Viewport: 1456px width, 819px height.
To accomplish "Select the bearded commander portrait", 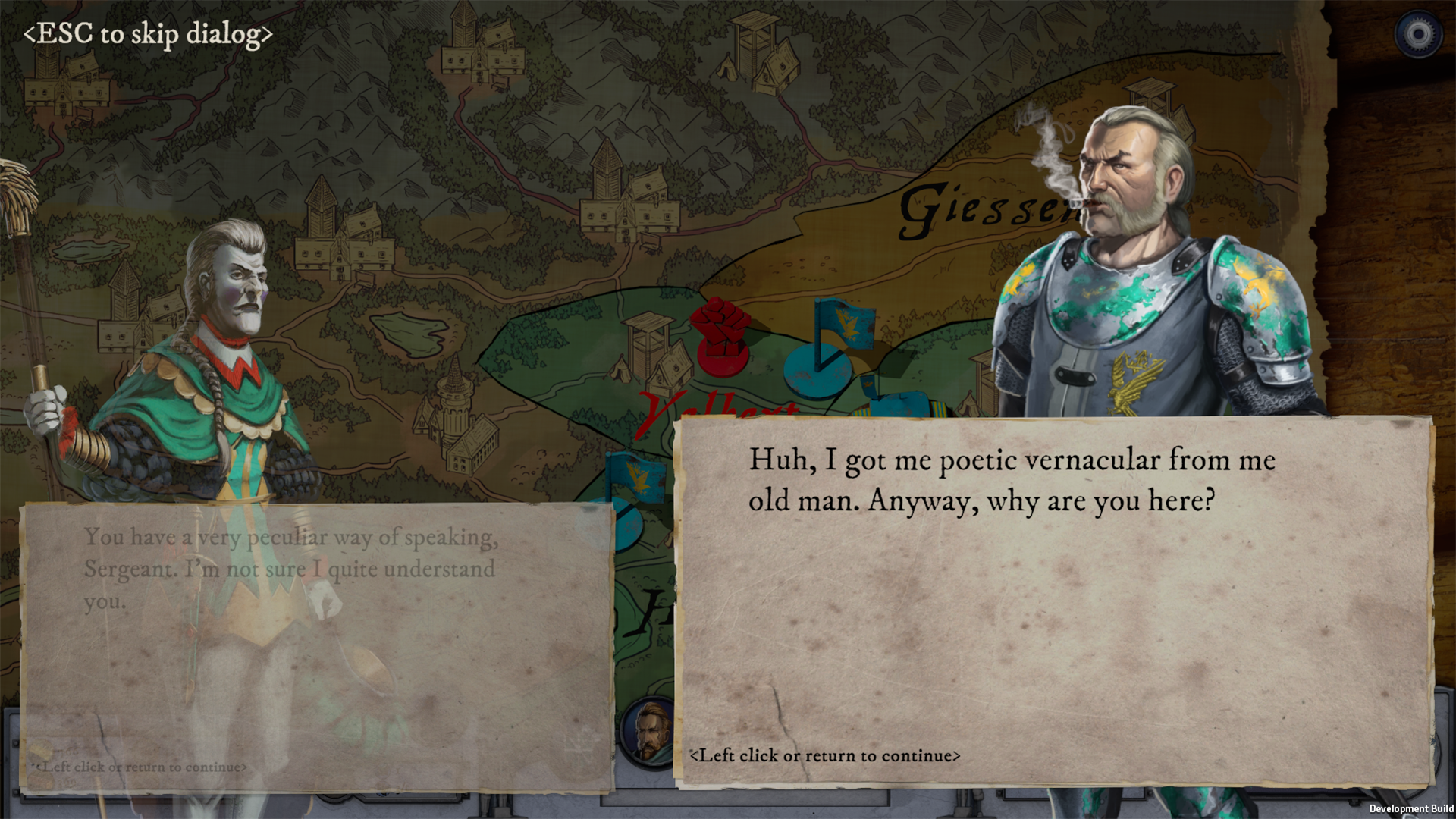I will [x=649, y=730].
